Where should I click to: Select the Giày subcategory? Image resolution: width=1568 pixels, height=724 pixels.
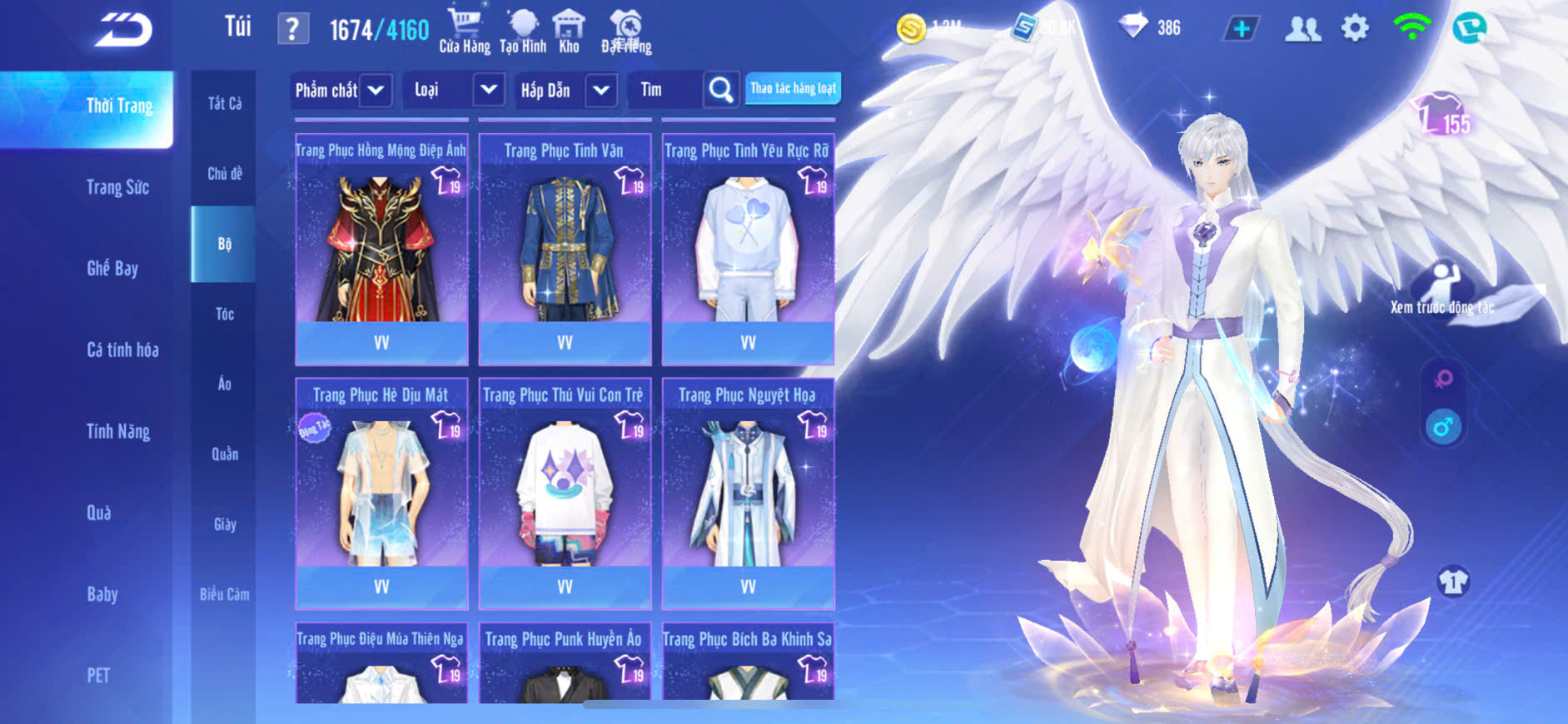coord(224,524)
